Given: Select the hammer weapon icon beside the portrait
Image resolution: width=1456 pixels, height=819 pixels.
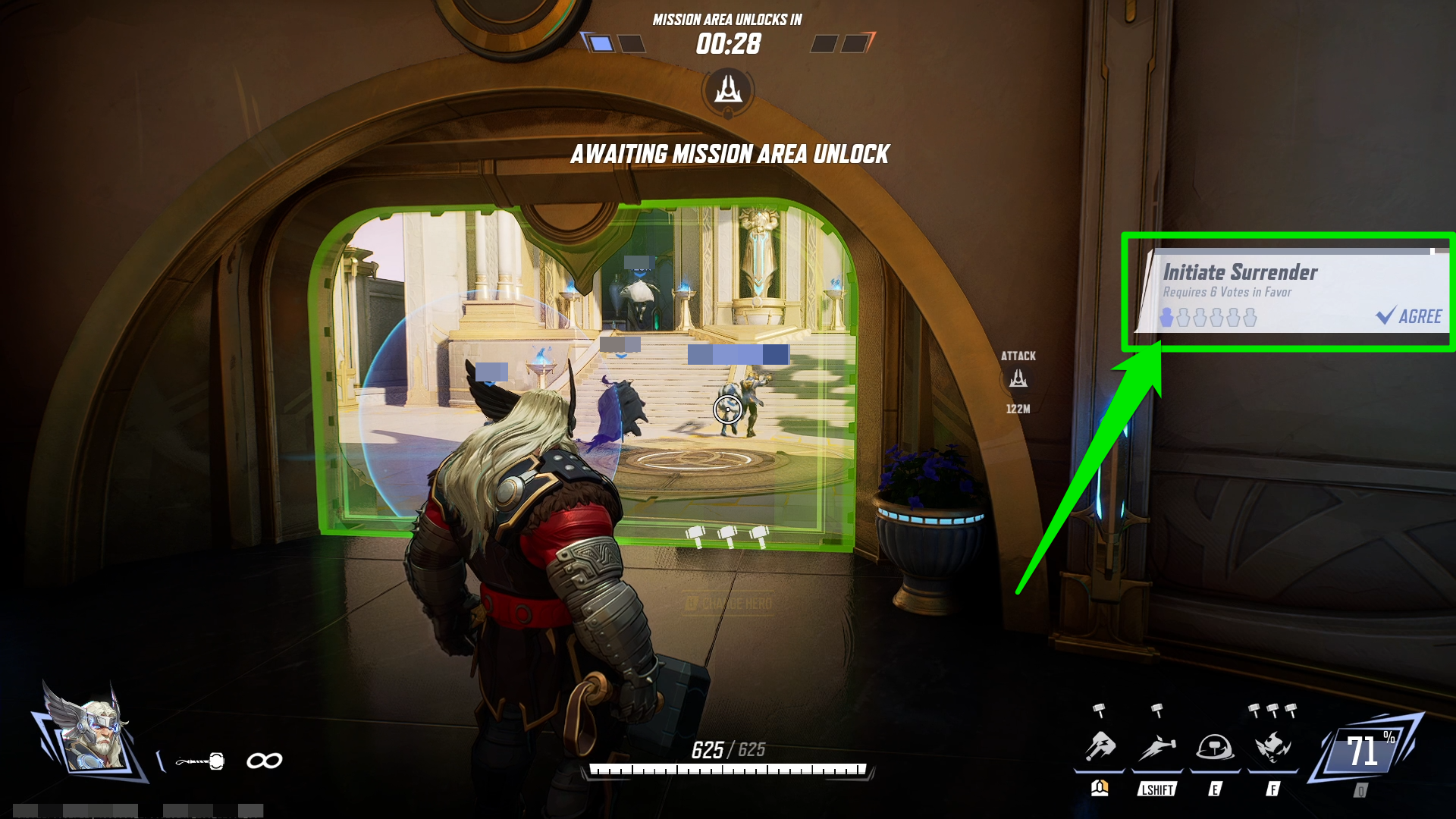Looking at the screenshot, I should [200, 761].
